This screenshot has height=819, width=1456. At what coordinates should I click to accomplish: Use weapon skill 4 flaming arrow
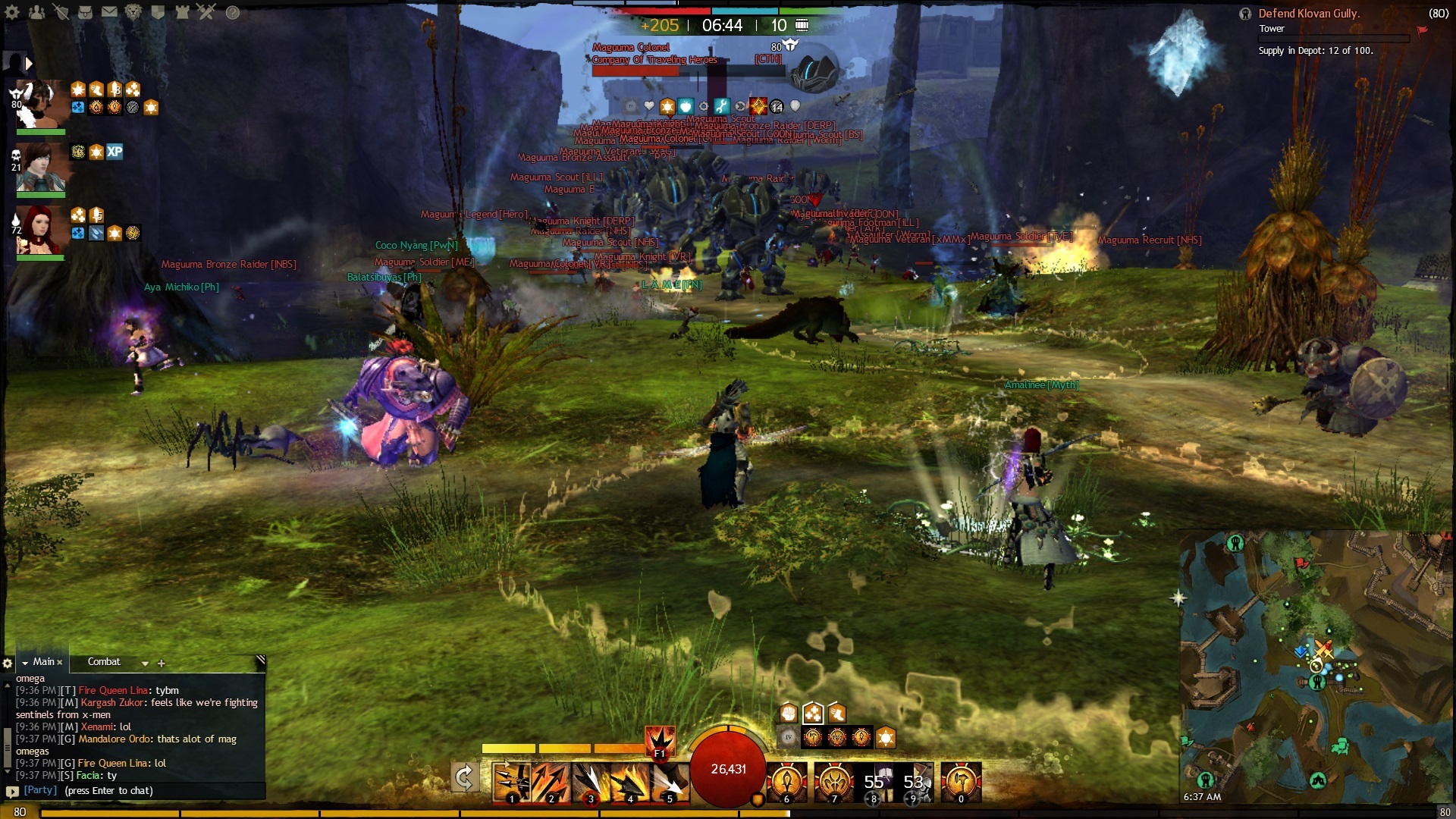pyautogui.click(x=629, y=783)
